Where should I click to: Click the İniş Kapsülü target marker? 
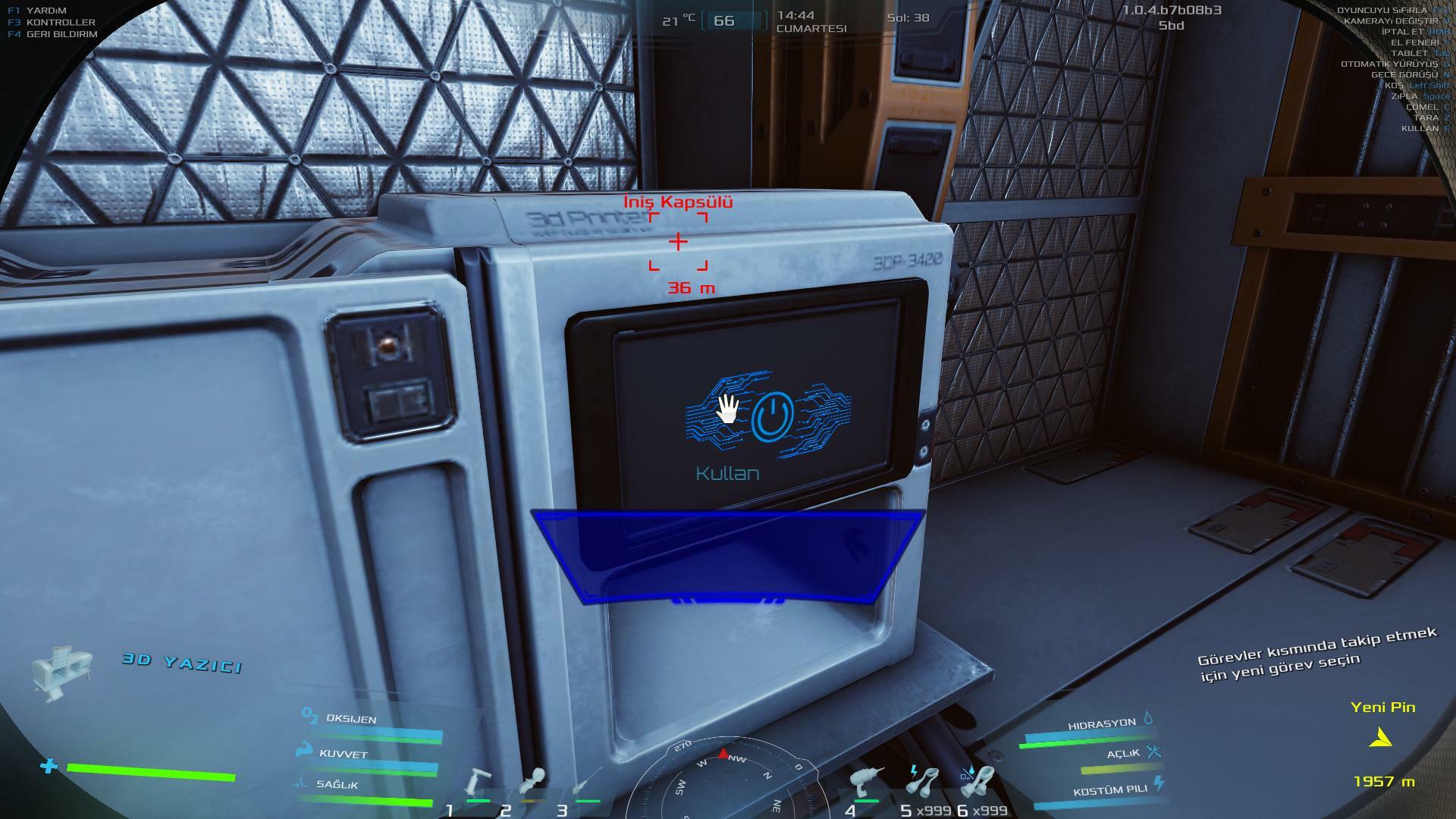pos(678,242)
